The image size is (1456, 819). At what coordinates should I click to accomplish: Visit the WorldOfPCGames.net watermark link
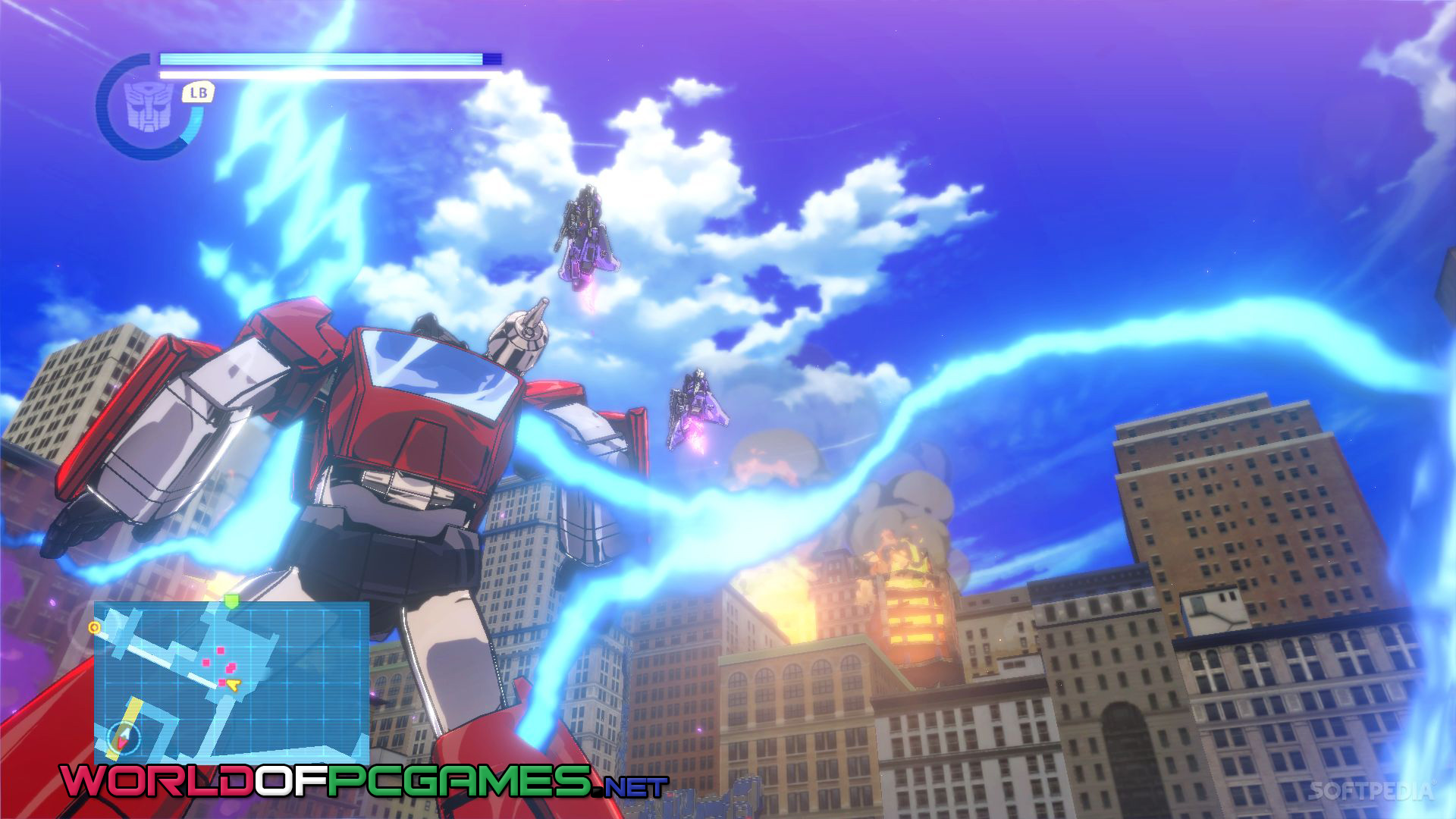pyautogui.click(x=364, y=782)
